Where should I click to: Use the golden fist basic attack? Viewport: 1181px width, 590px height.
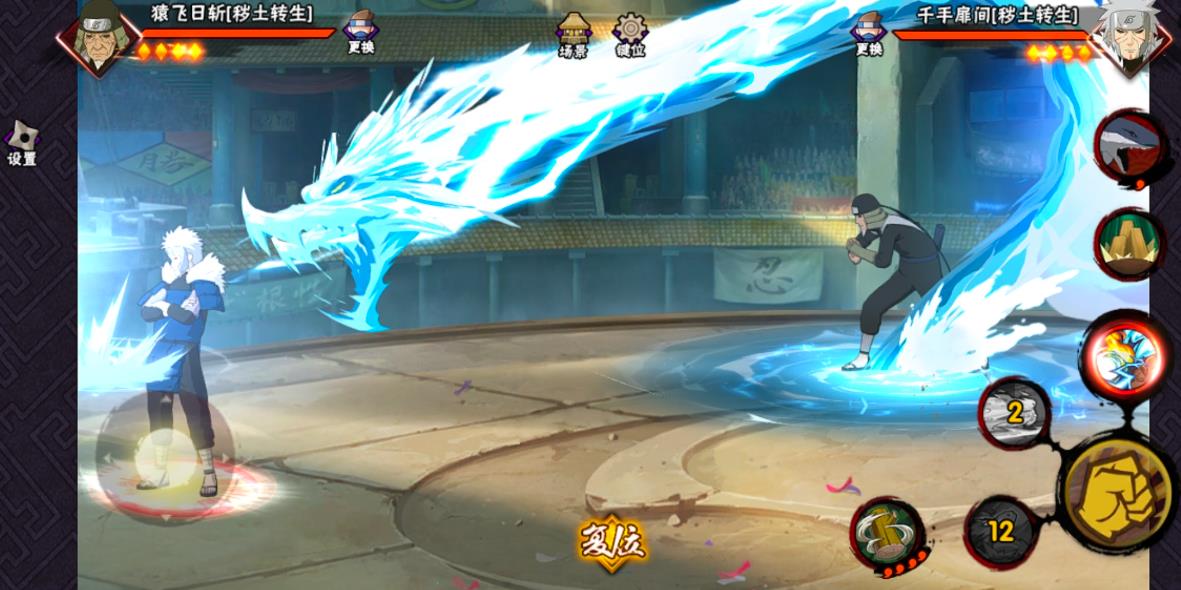click(x=1116, y=492)
